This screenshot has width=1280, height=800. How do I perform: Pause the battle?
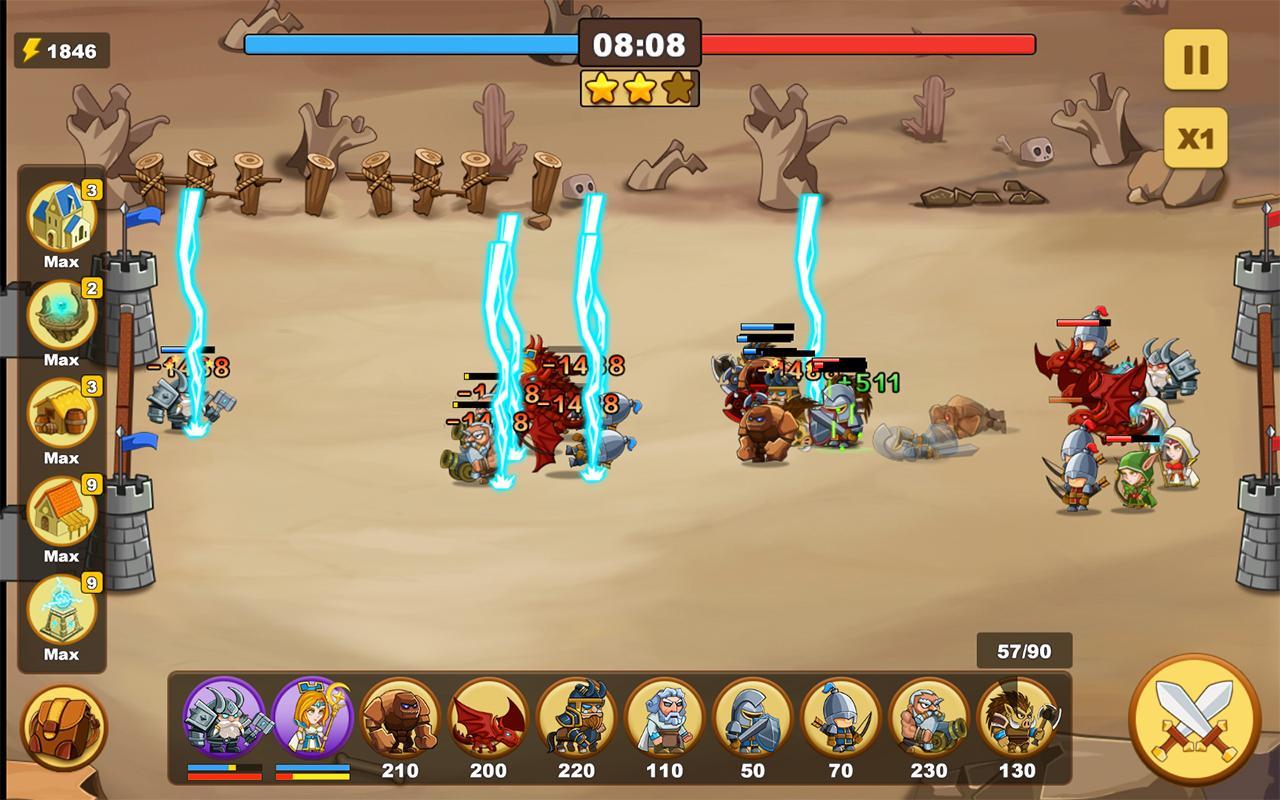pyautogui.click(x=1196, y=58)
